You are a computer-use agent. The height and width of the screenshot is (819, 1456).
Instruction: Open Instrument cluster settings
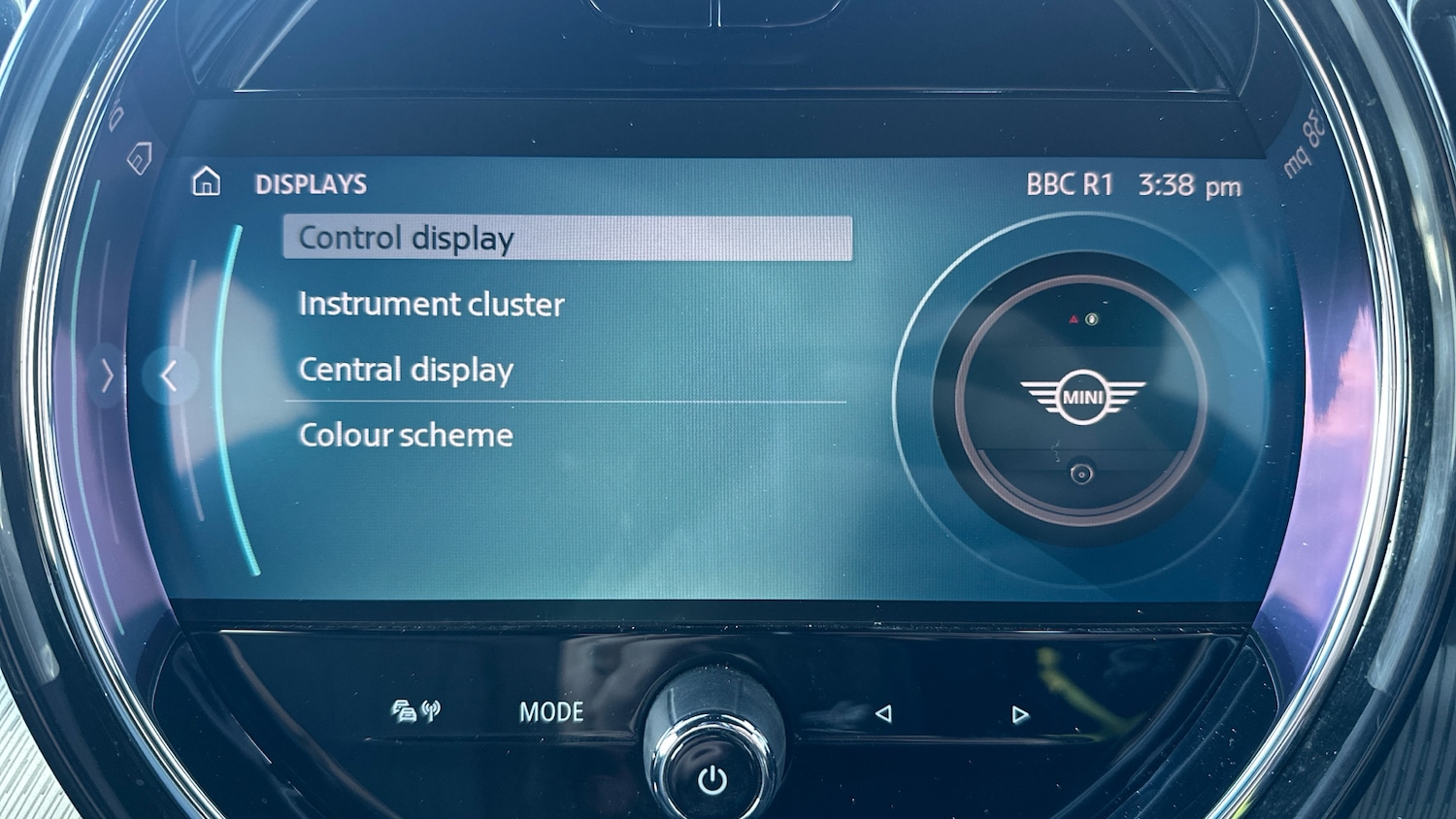click(431, 305)
